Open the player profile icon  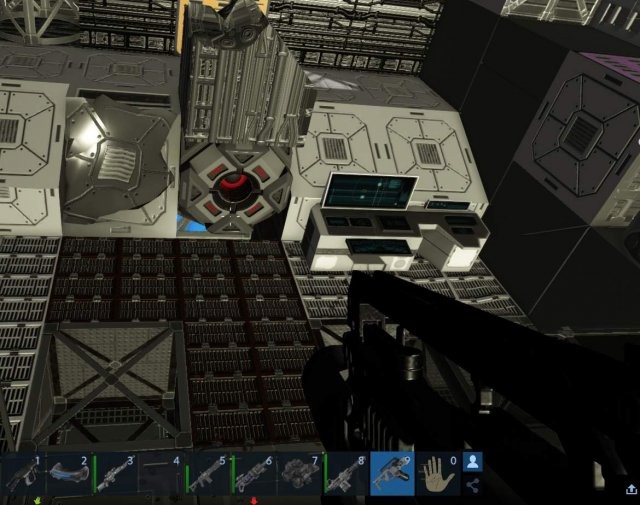point(472,462)
